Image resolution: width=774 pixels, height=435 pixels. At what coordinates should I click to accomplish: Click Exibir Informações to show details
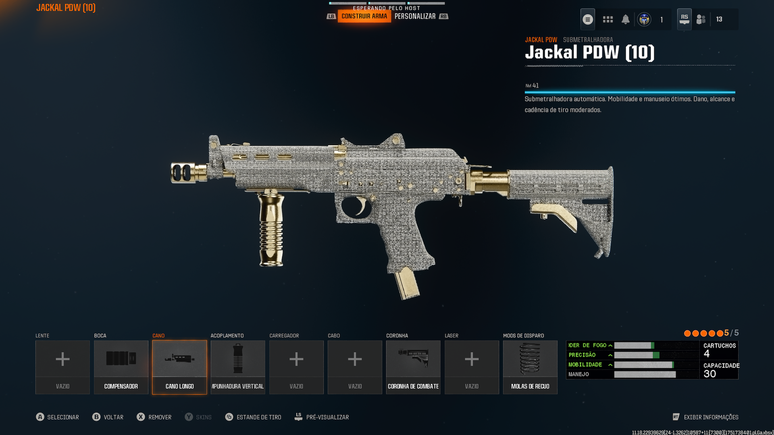[x=706, y=417]
